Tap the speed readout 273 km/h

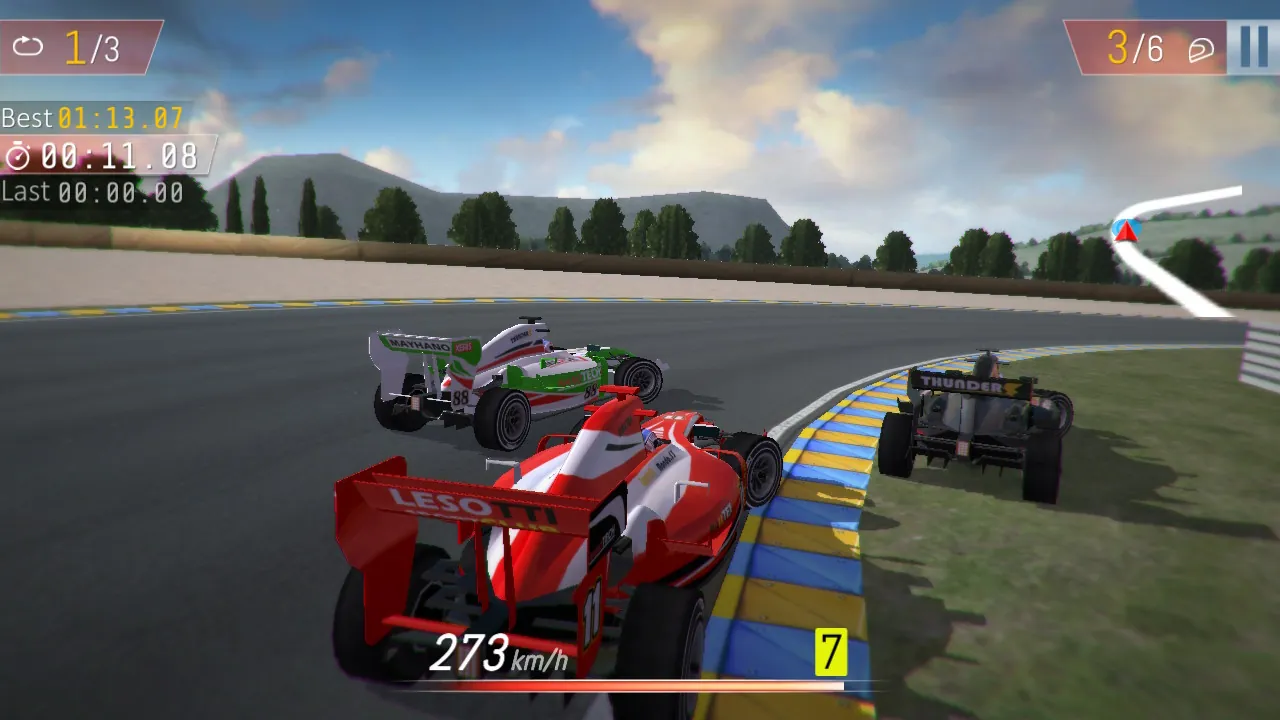point(497,653)
